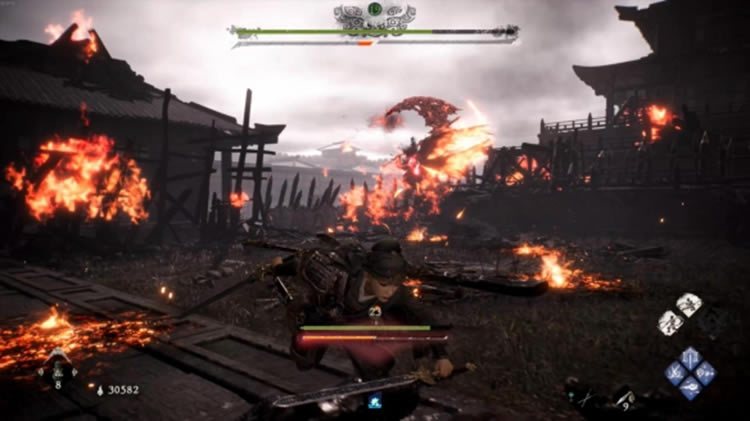Click the glowing blue buff status icon
This screenshot has height=421, width=750.
tap(375, 402)
